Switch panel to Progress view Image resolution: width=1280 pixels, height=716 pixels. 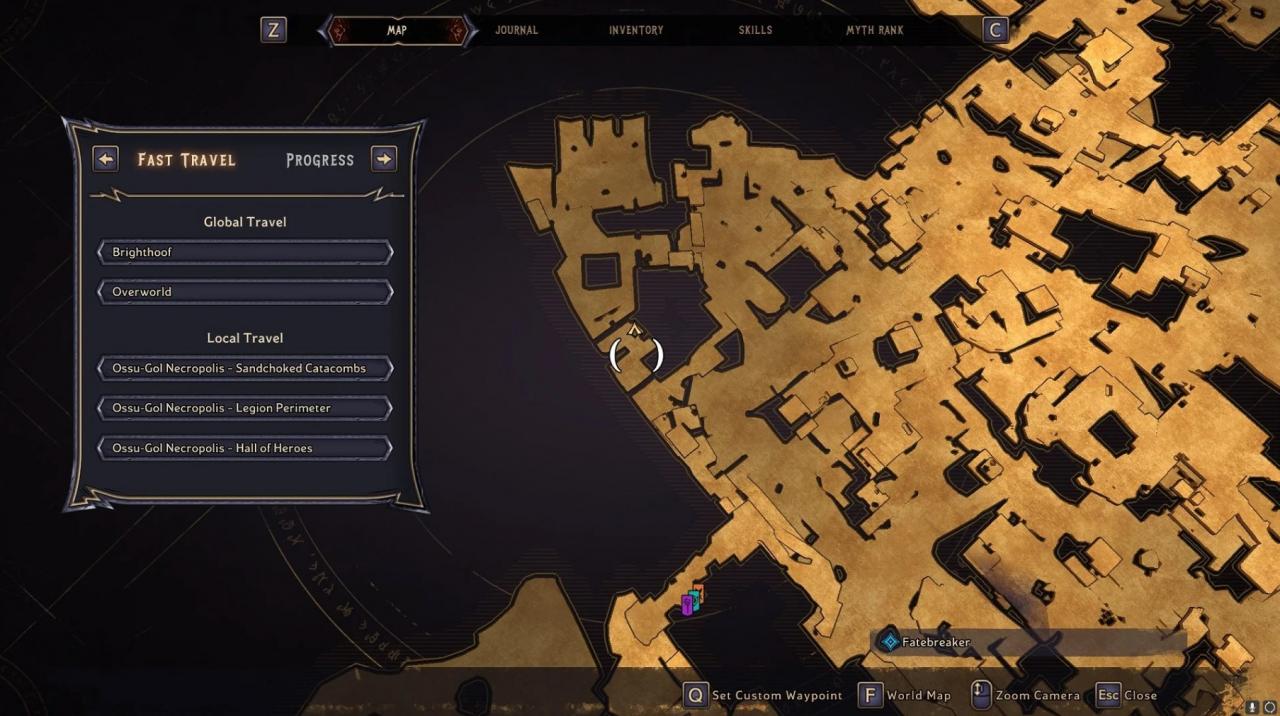(320, 160)
